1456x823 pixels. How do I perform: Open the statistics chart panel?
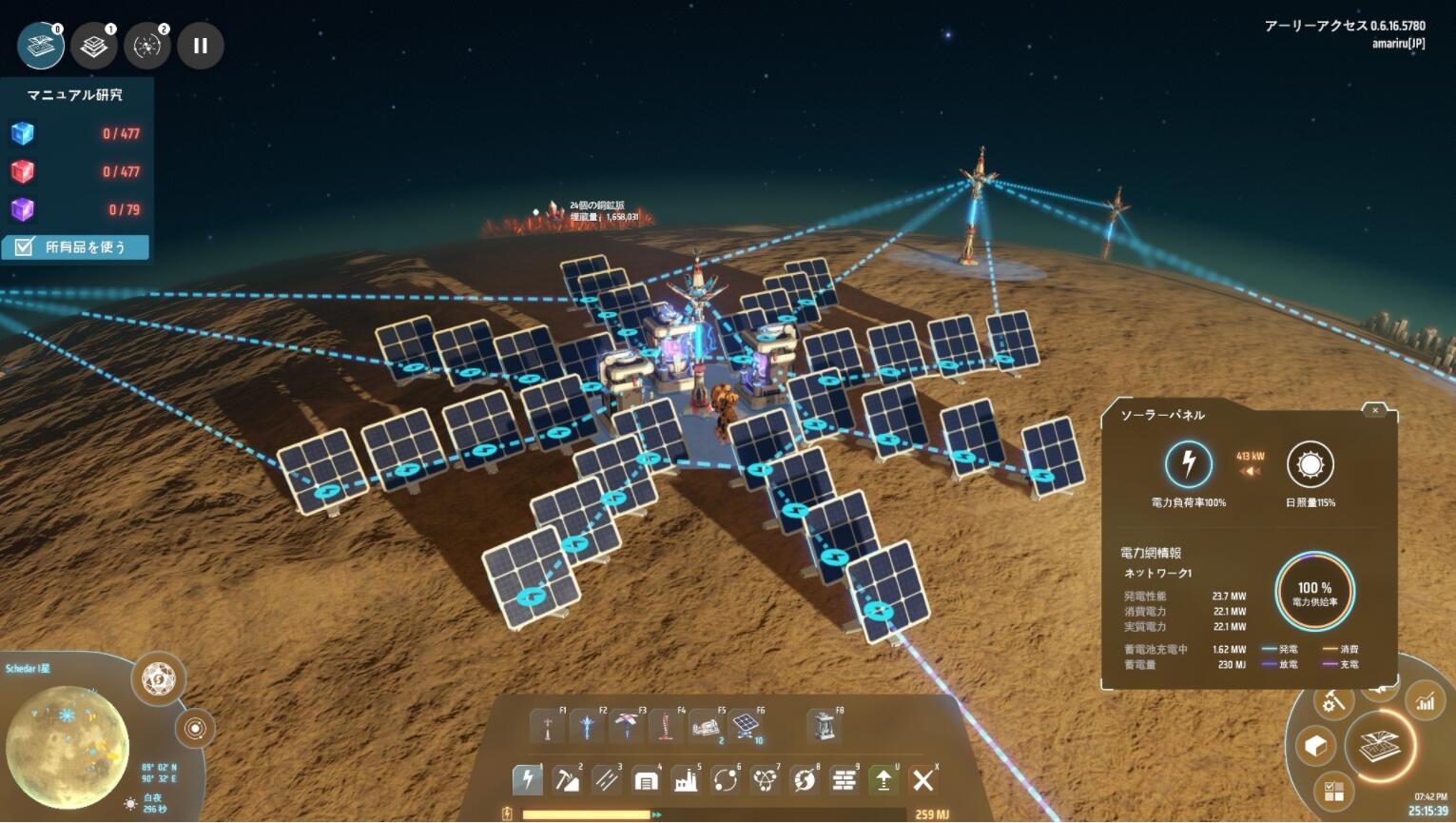click(x=1425, y=702)
